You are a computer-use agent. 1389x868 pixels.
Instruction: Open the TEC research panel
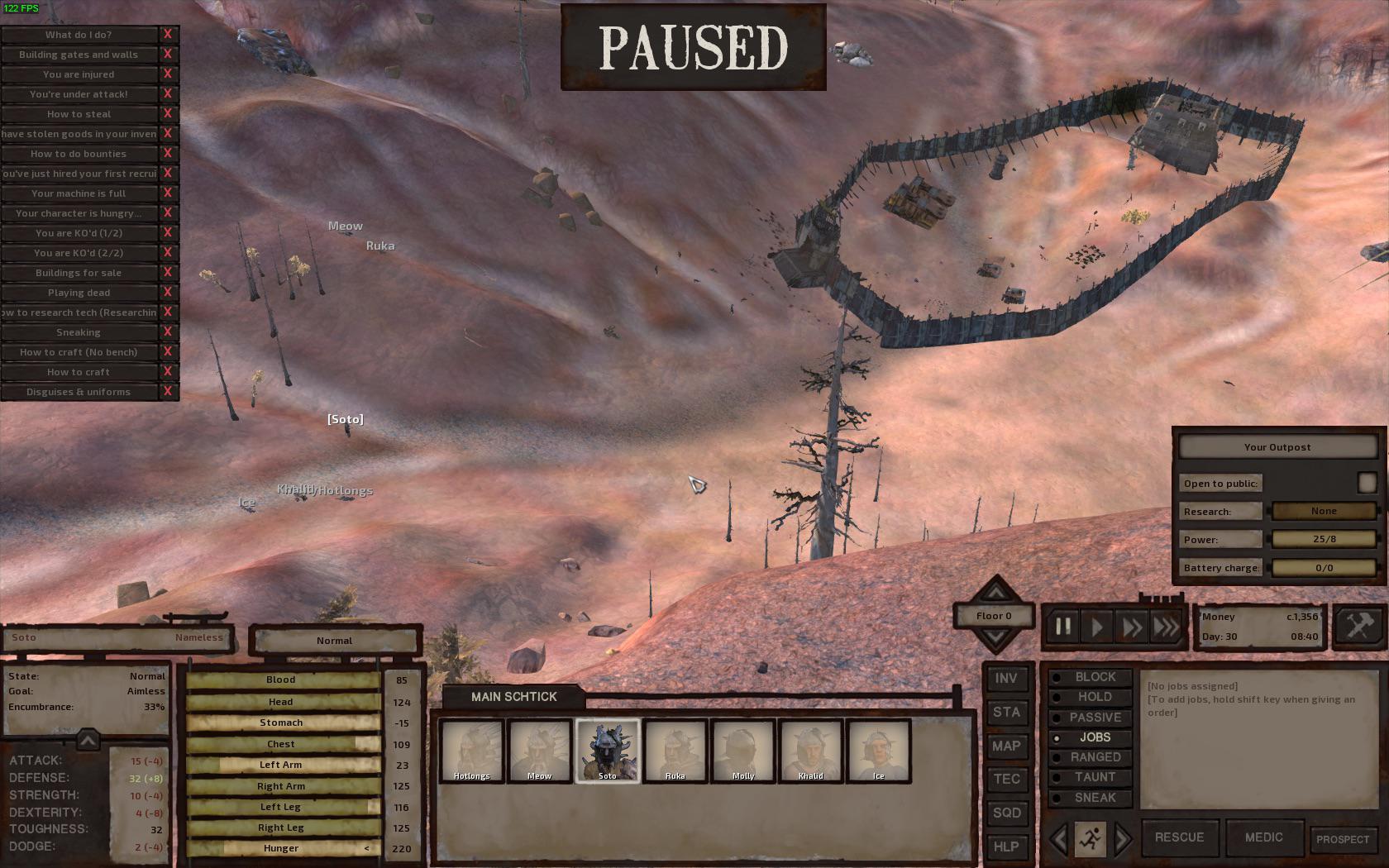coord(1007,779)
